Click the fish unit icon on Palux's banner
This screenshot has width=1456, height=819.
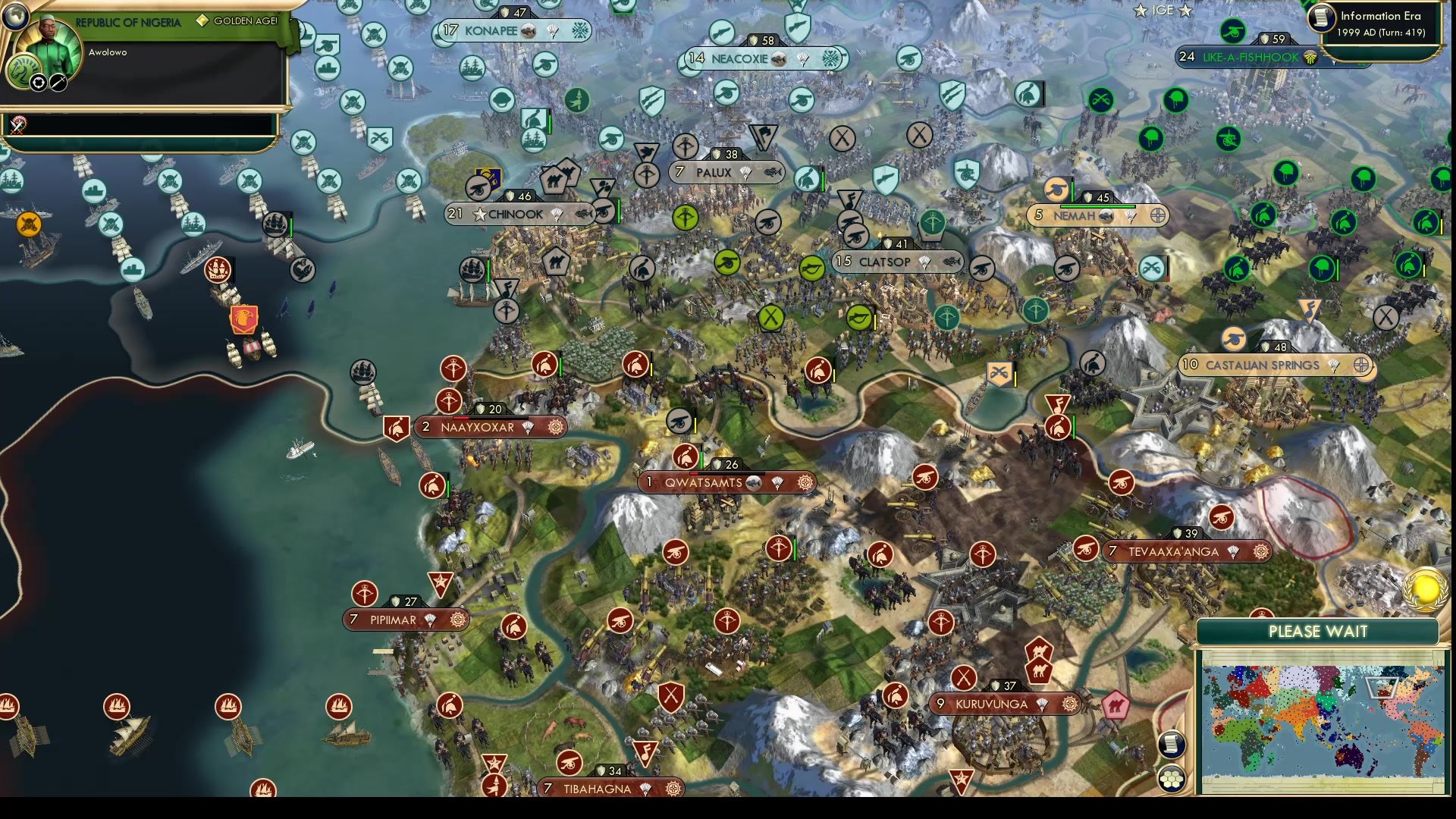pyautogui.click(x=773, y=174)
